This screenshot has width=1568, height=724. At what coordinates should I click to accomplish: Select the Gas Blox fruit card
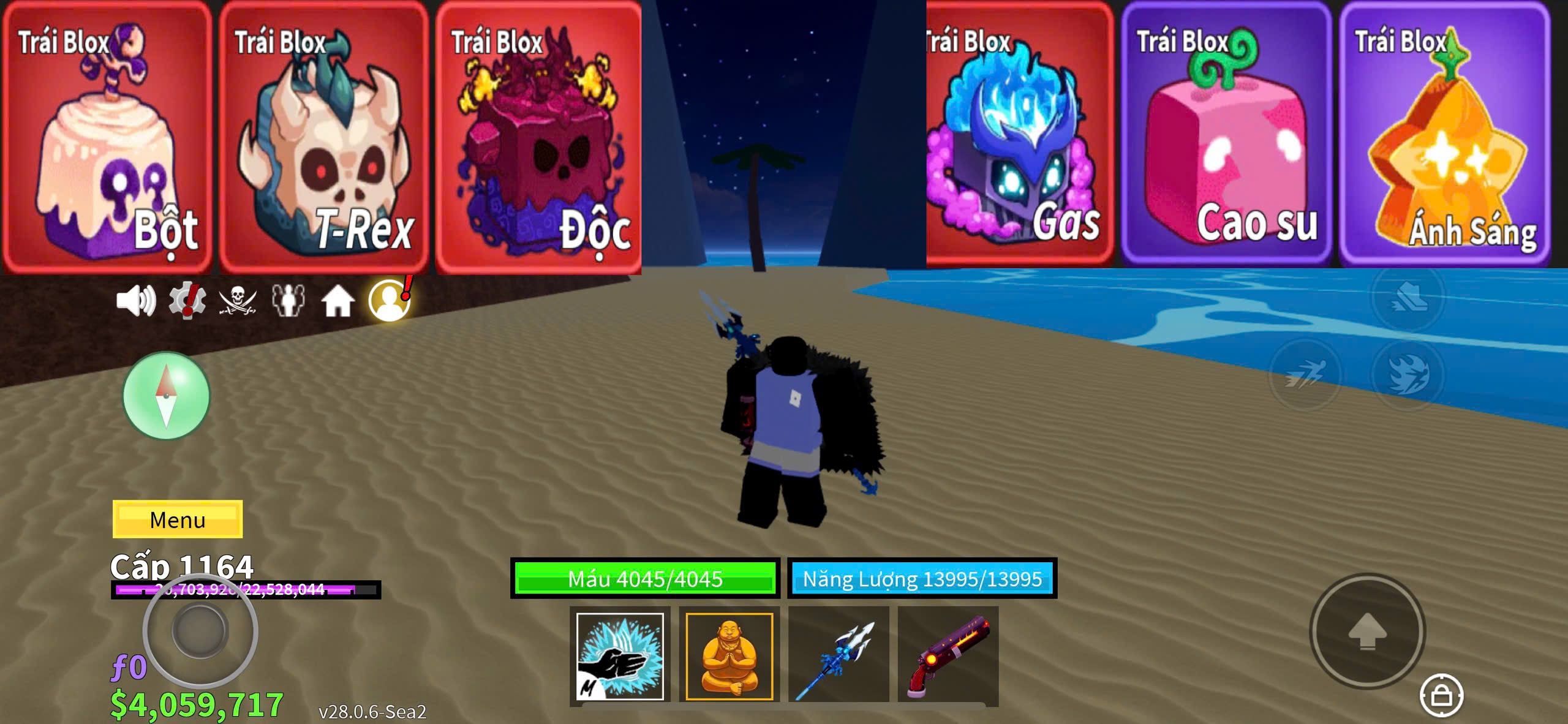pos(1019,135)
